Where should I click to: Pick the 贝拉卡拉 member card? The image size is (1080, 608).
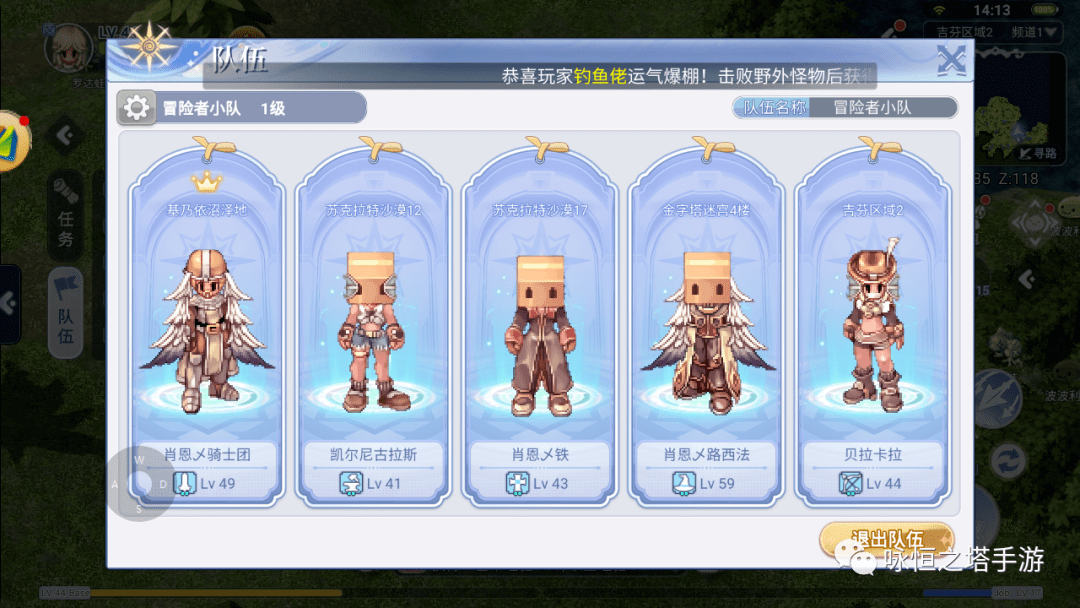[x=872, y=320]
